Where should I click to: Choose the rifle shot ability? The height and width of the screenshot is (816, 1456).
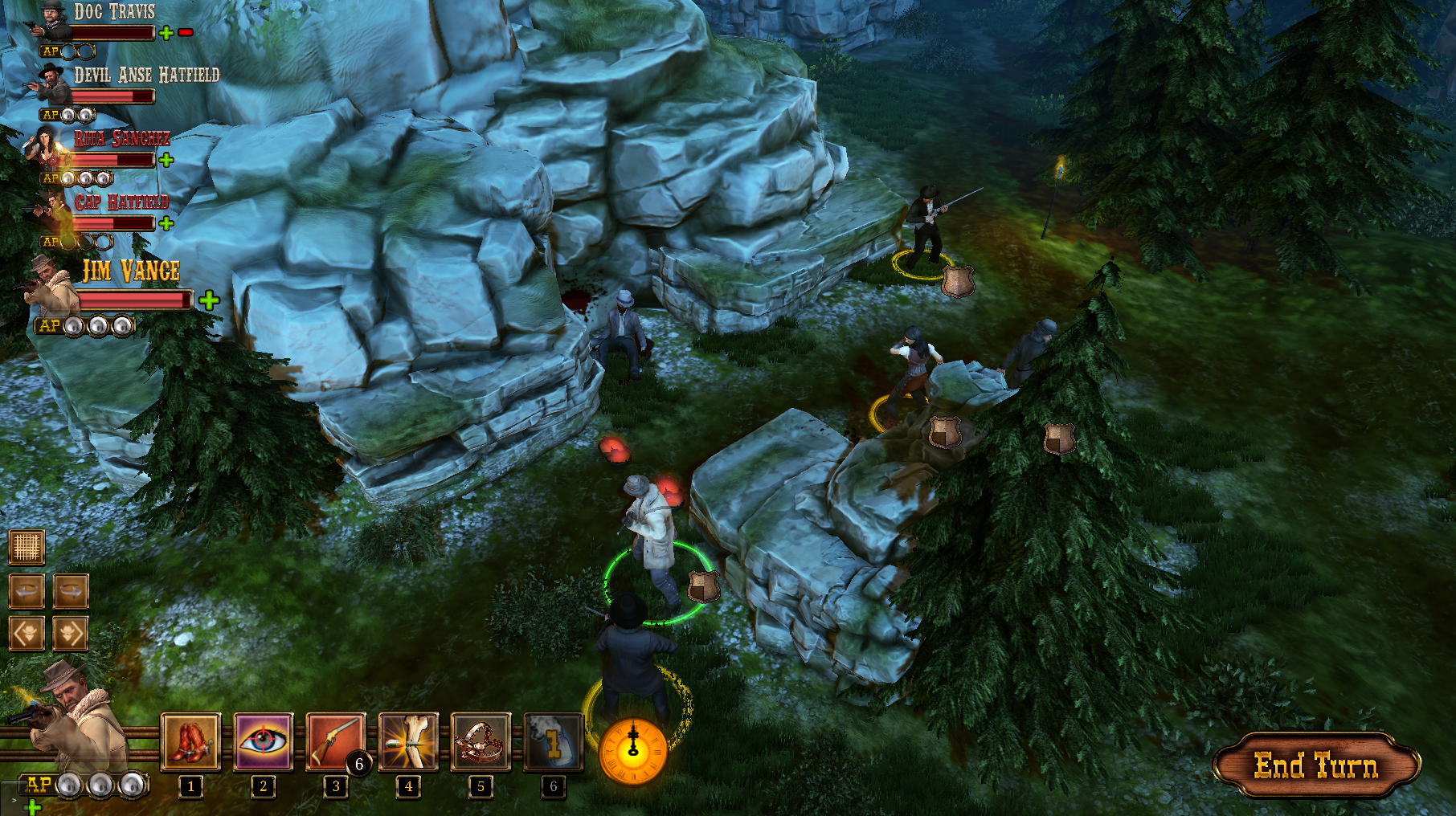(335, 742)
